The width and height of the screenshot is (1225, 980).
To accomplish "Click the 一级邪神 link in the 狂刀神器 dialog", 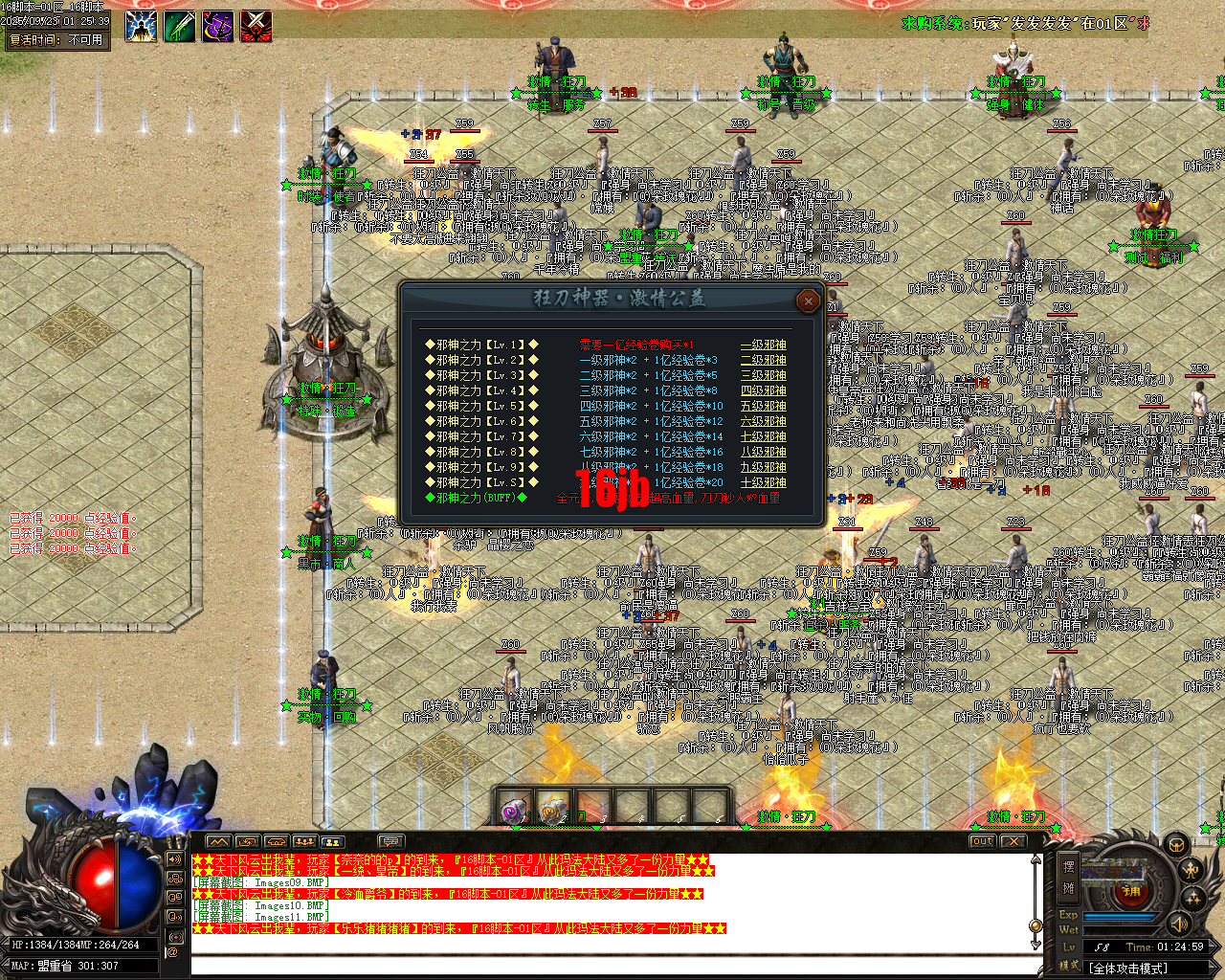I will 763,346.
